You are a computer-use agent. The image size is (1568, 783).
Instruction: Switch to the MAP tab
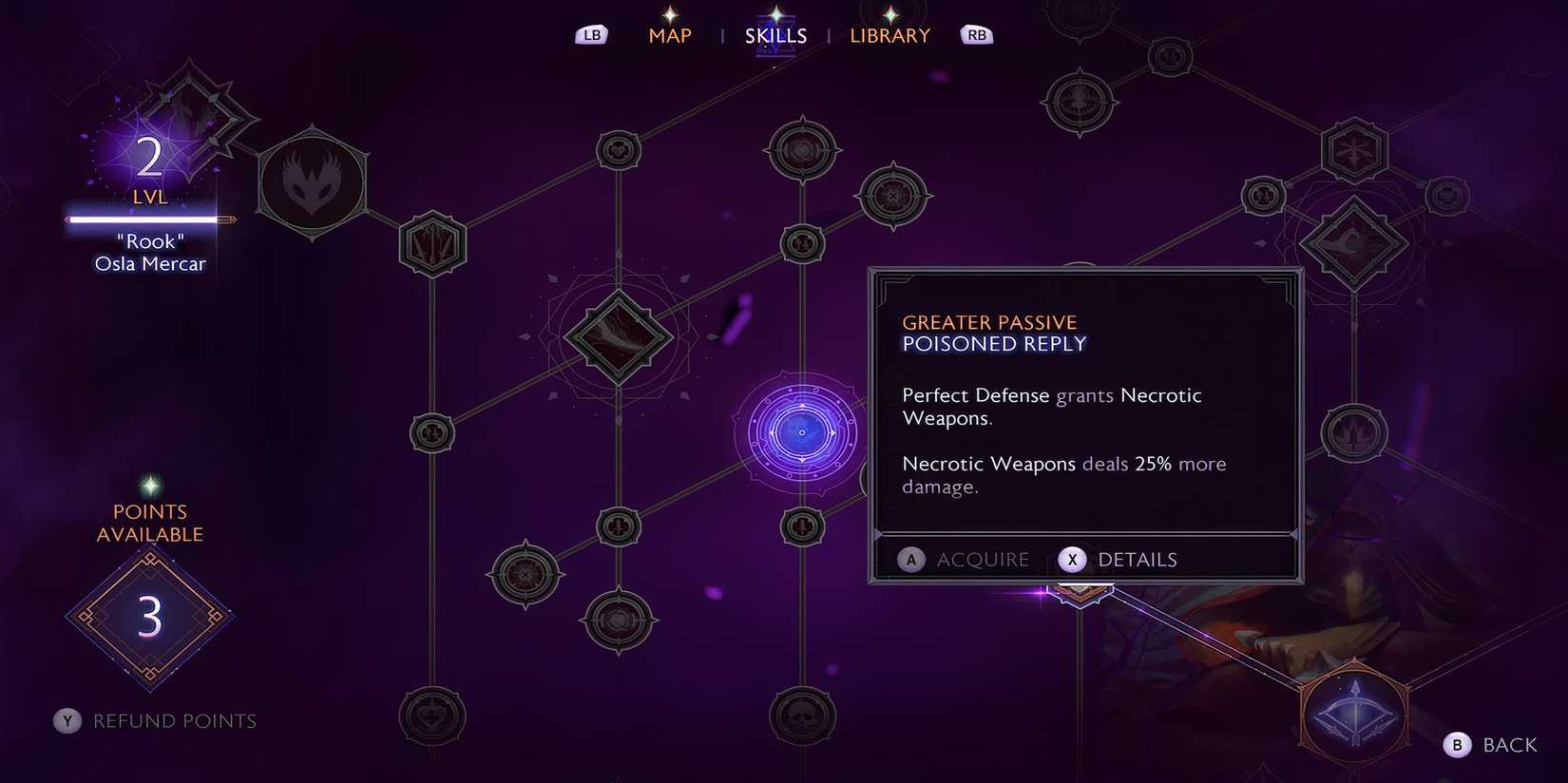(x=670, y=35)
